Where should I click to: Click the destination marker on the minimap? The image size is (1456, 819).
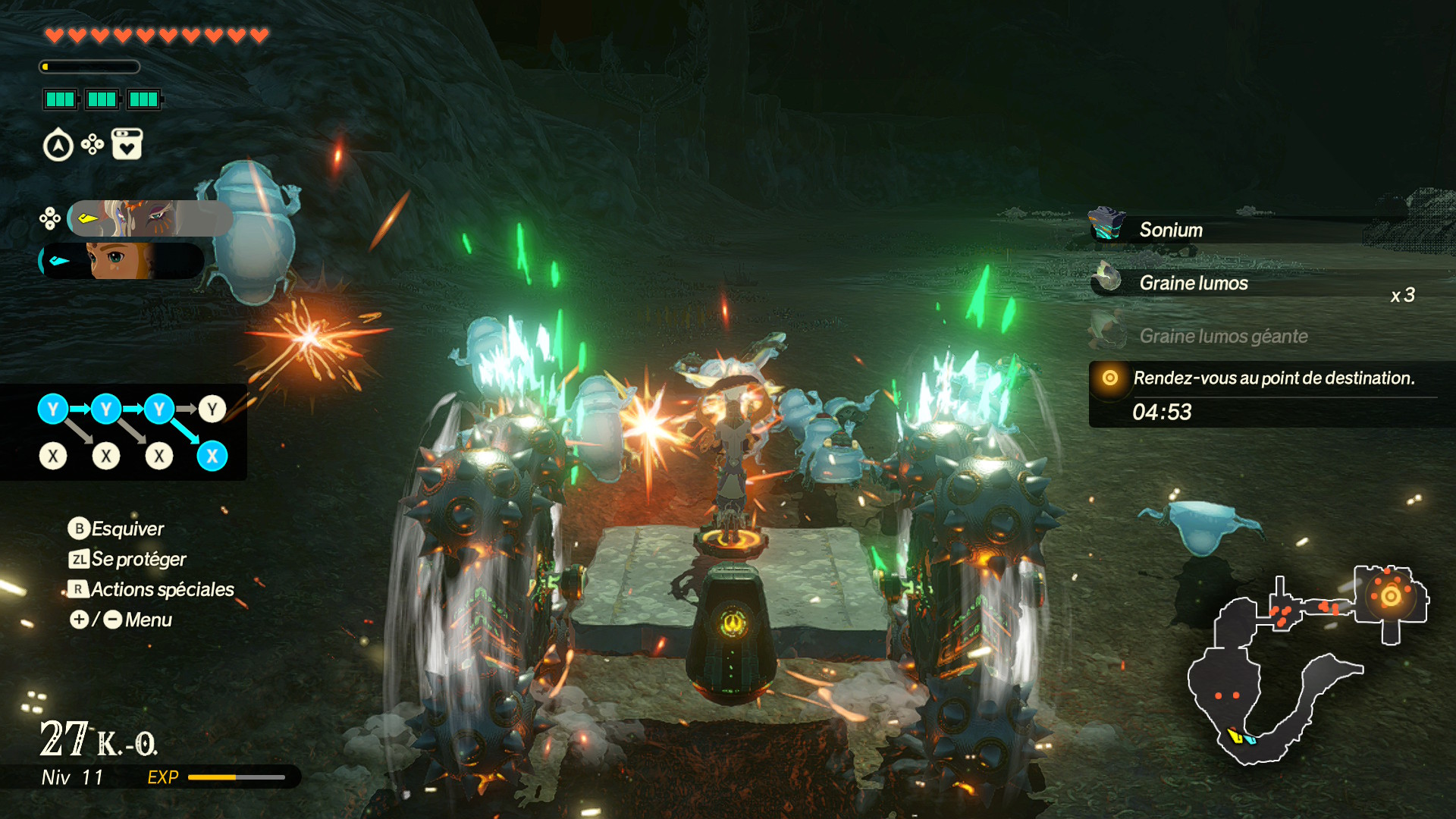(1391, 596)
